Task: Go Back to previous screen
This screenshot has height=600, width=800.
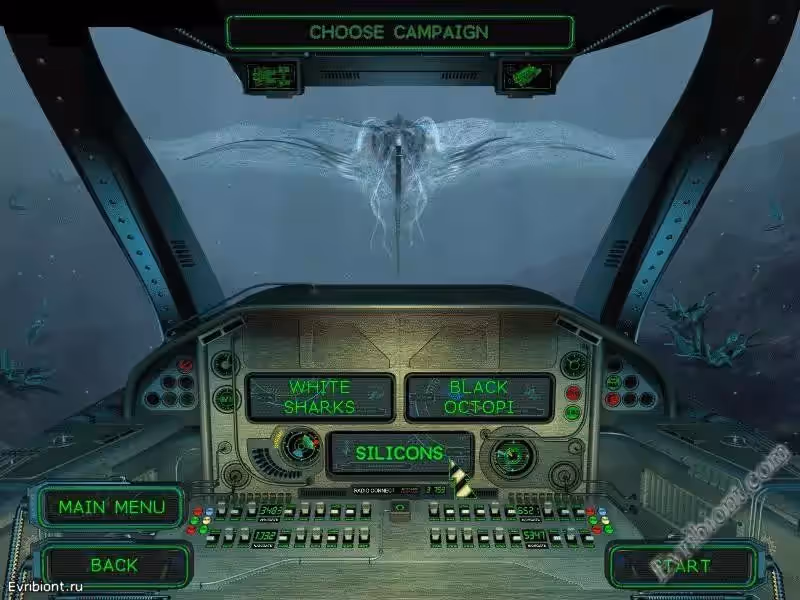Action: pyautogui.click(x=114, y=565)
